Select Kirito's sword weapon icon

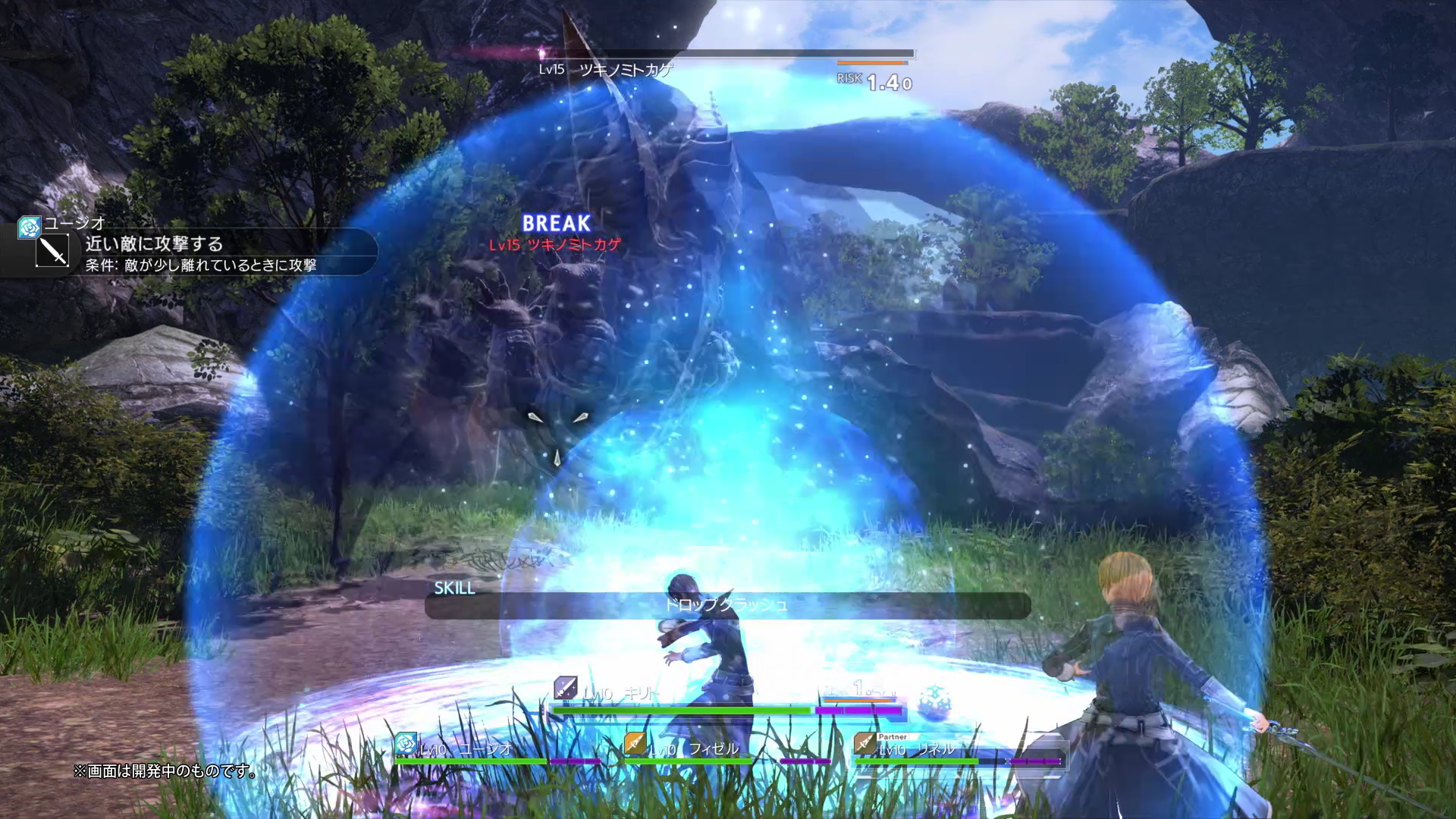click(565, 689)
